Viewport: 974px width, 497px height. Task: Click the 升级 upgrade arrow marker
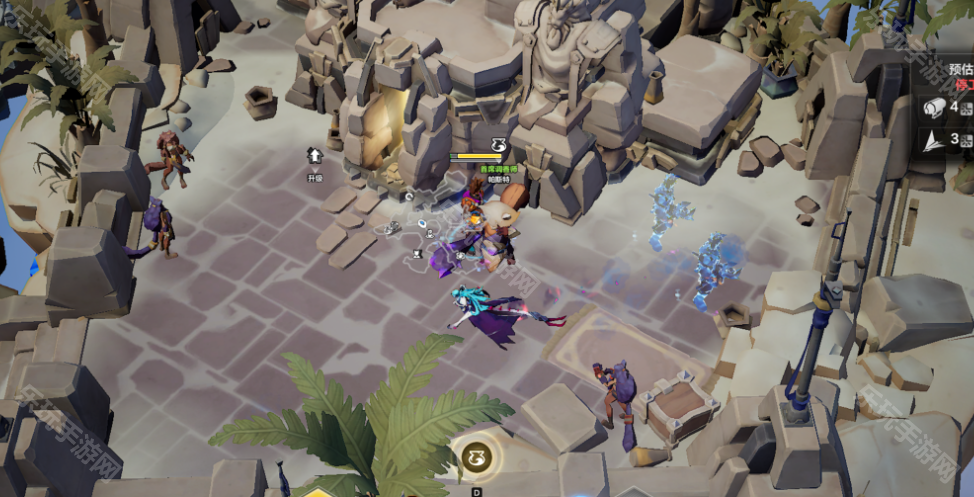[315, 157]
